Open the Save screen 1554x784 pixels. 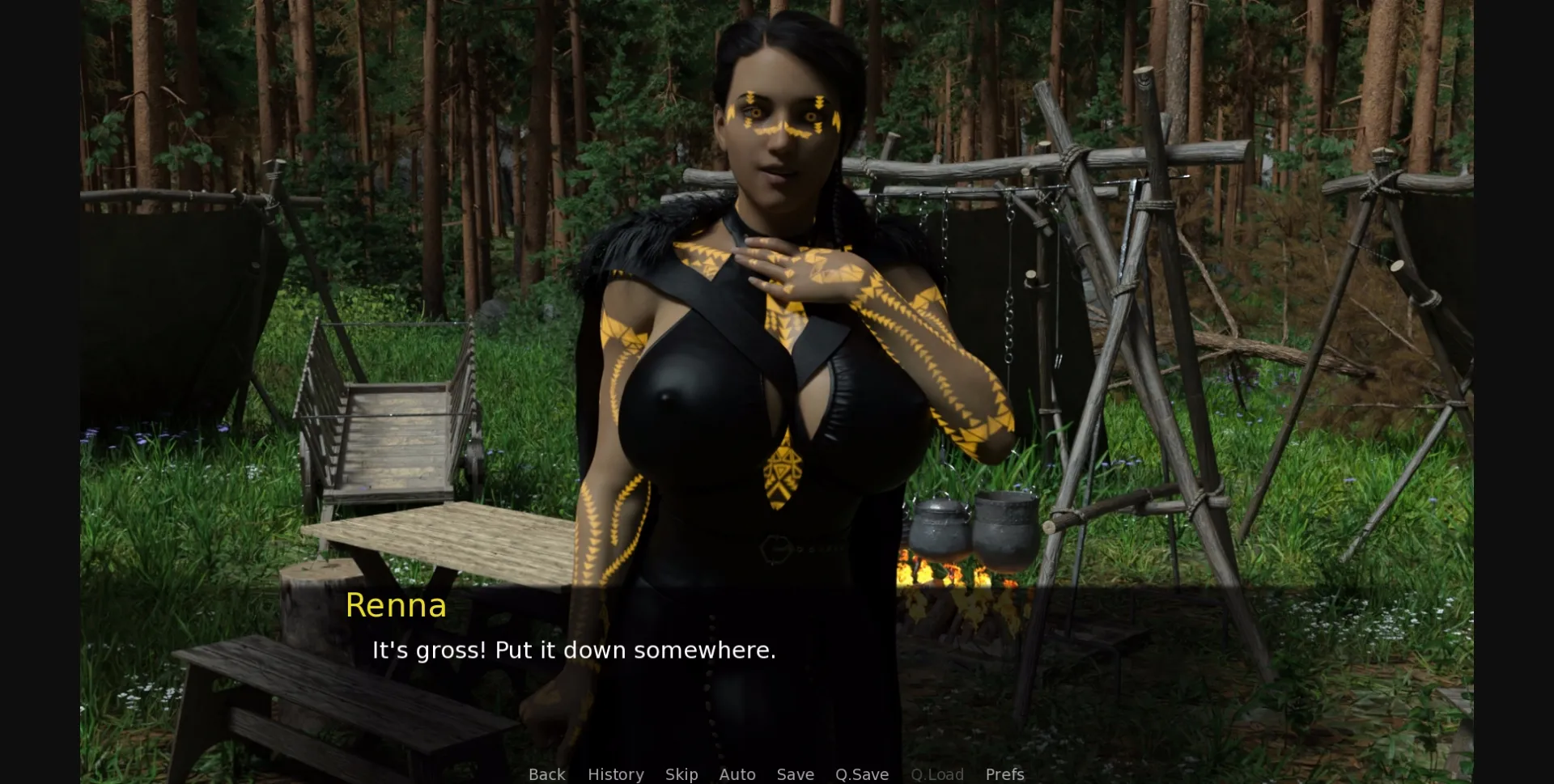796,774
